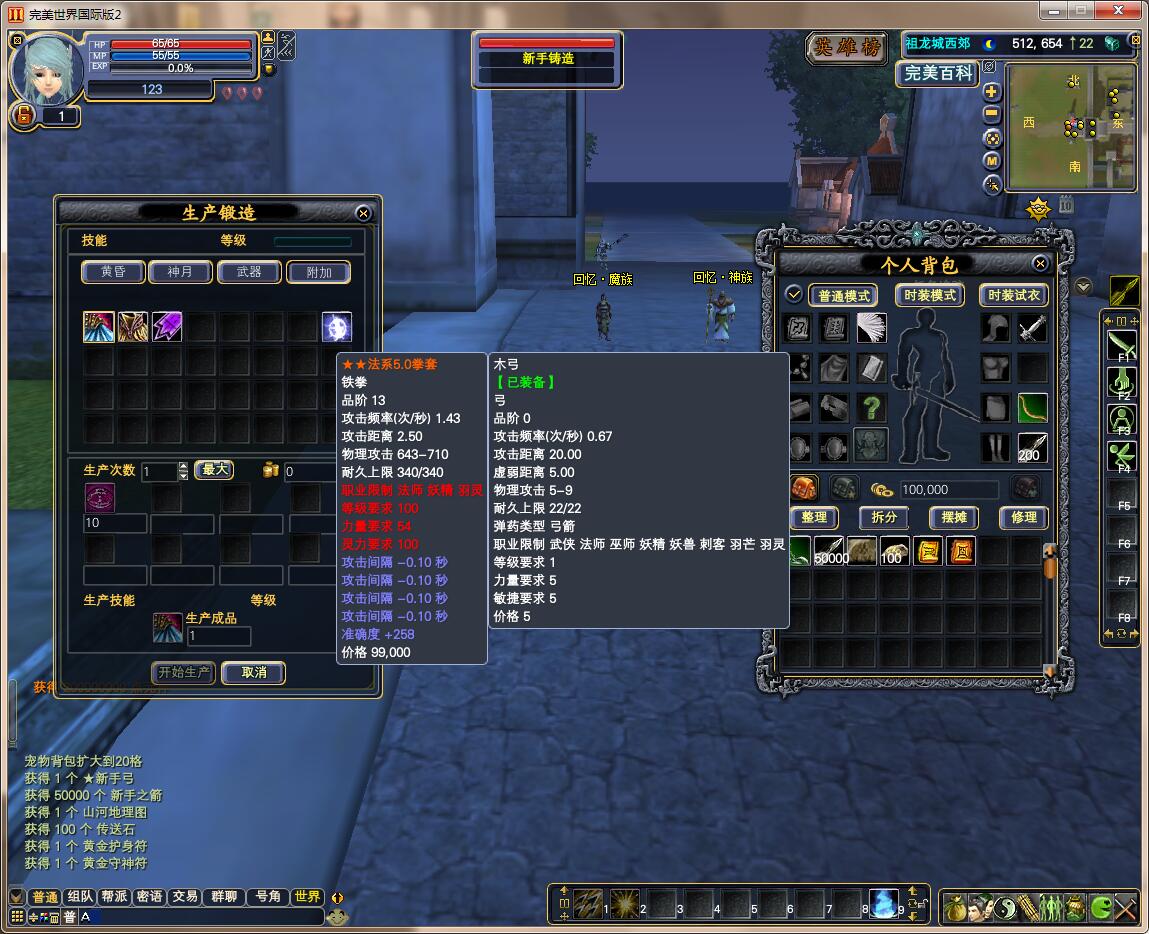Select the 神月 crafting tab
Screen dimensions: 1149x934
(x=180, y=272)
